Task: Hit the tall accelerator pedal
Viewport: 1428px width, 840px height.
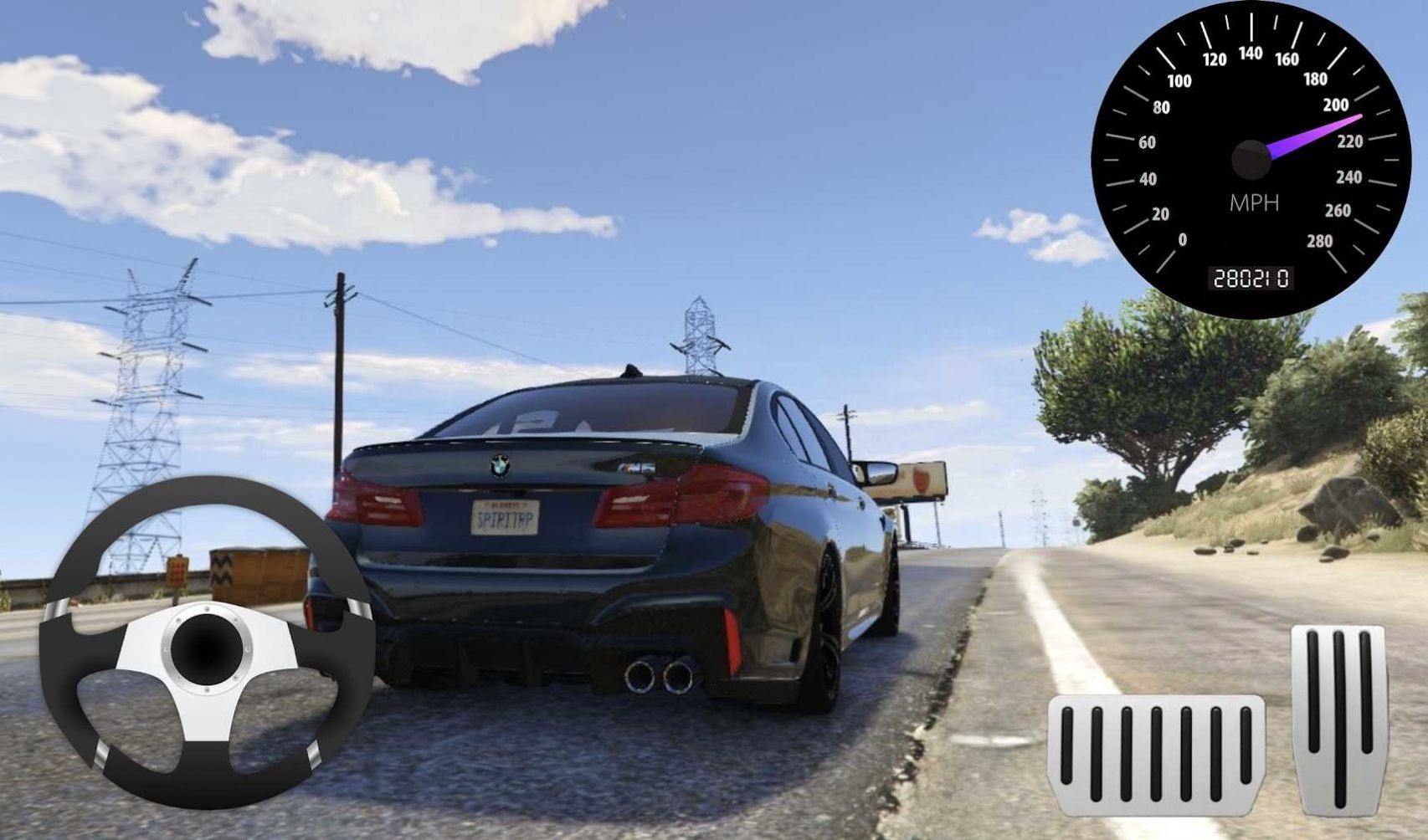Action: click(x=1339, y=720)
